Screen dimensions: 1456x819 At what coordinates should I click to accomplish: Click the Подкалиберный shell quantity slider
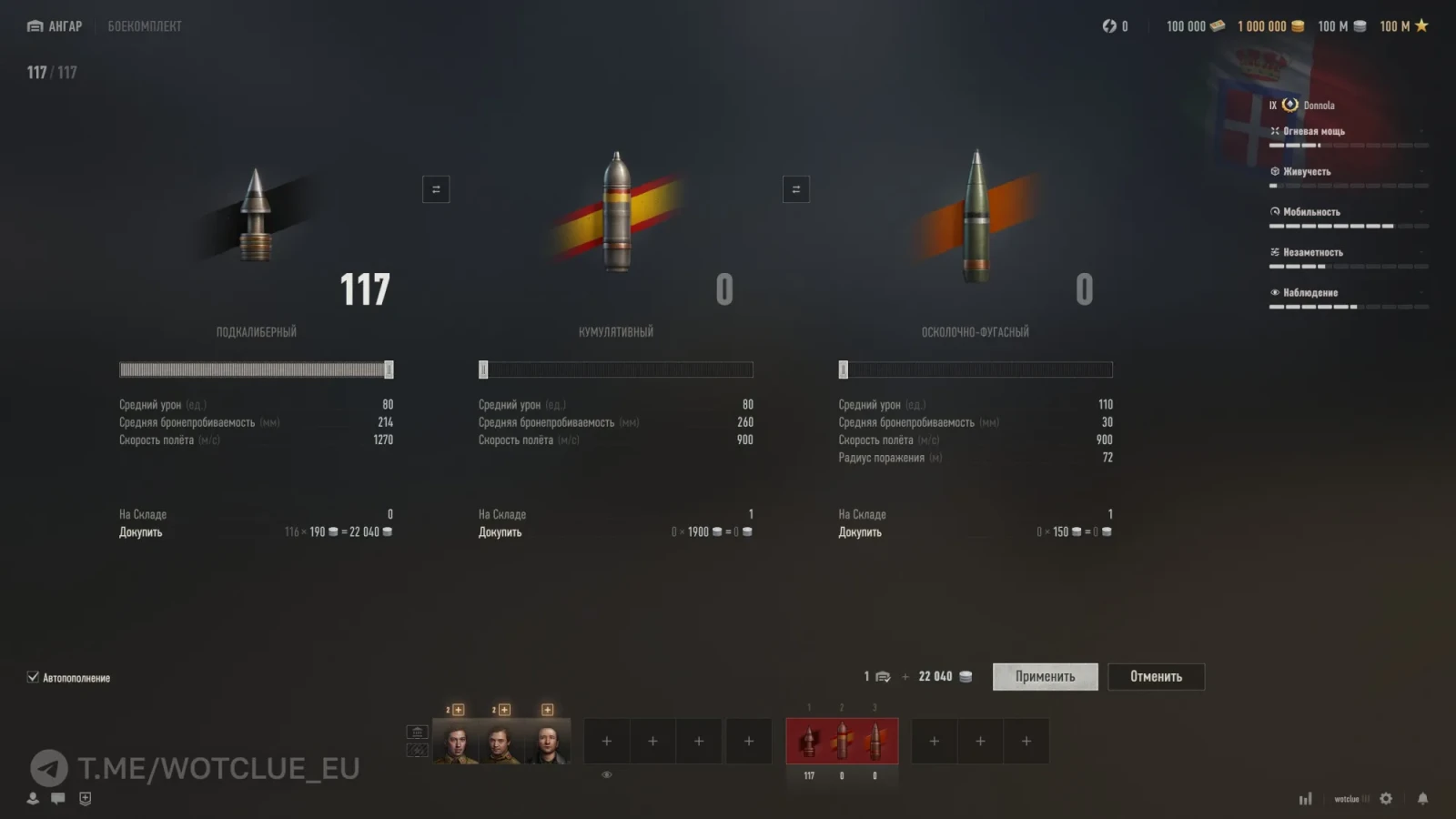(256, 369)
